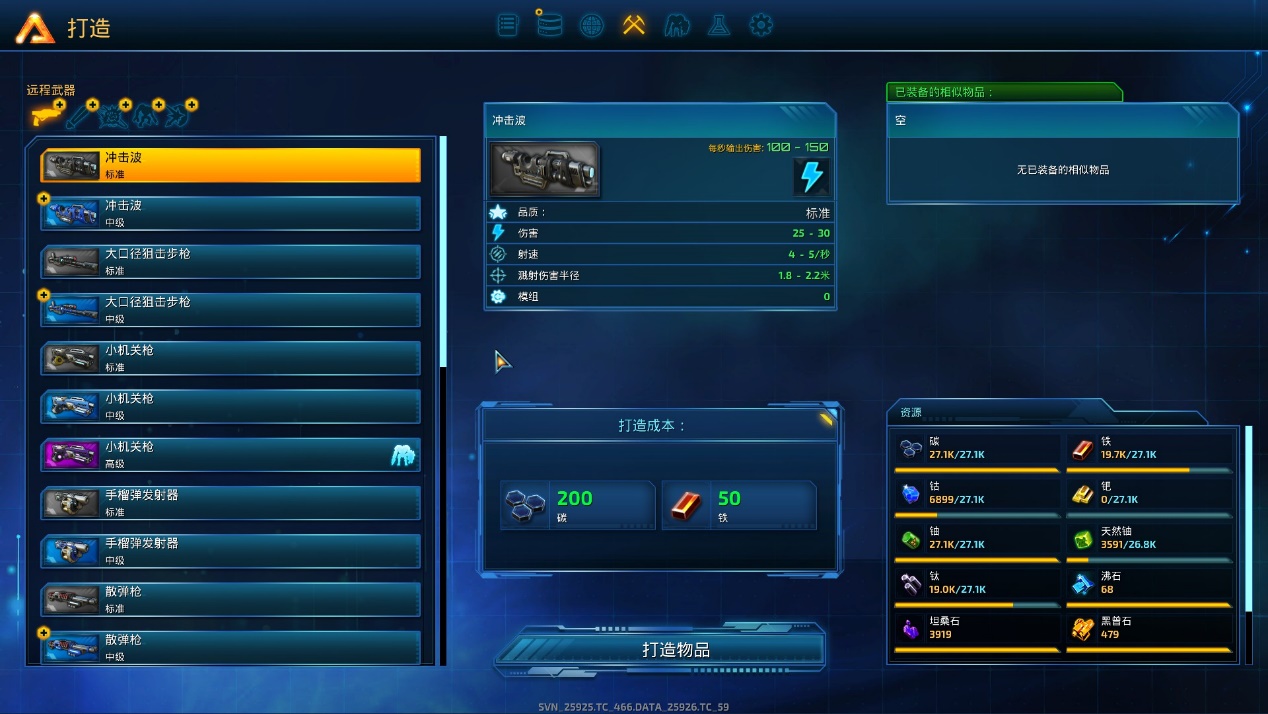Choose the 中级 冲击波 recipe
1268x714 pixels.
point(231,213)
